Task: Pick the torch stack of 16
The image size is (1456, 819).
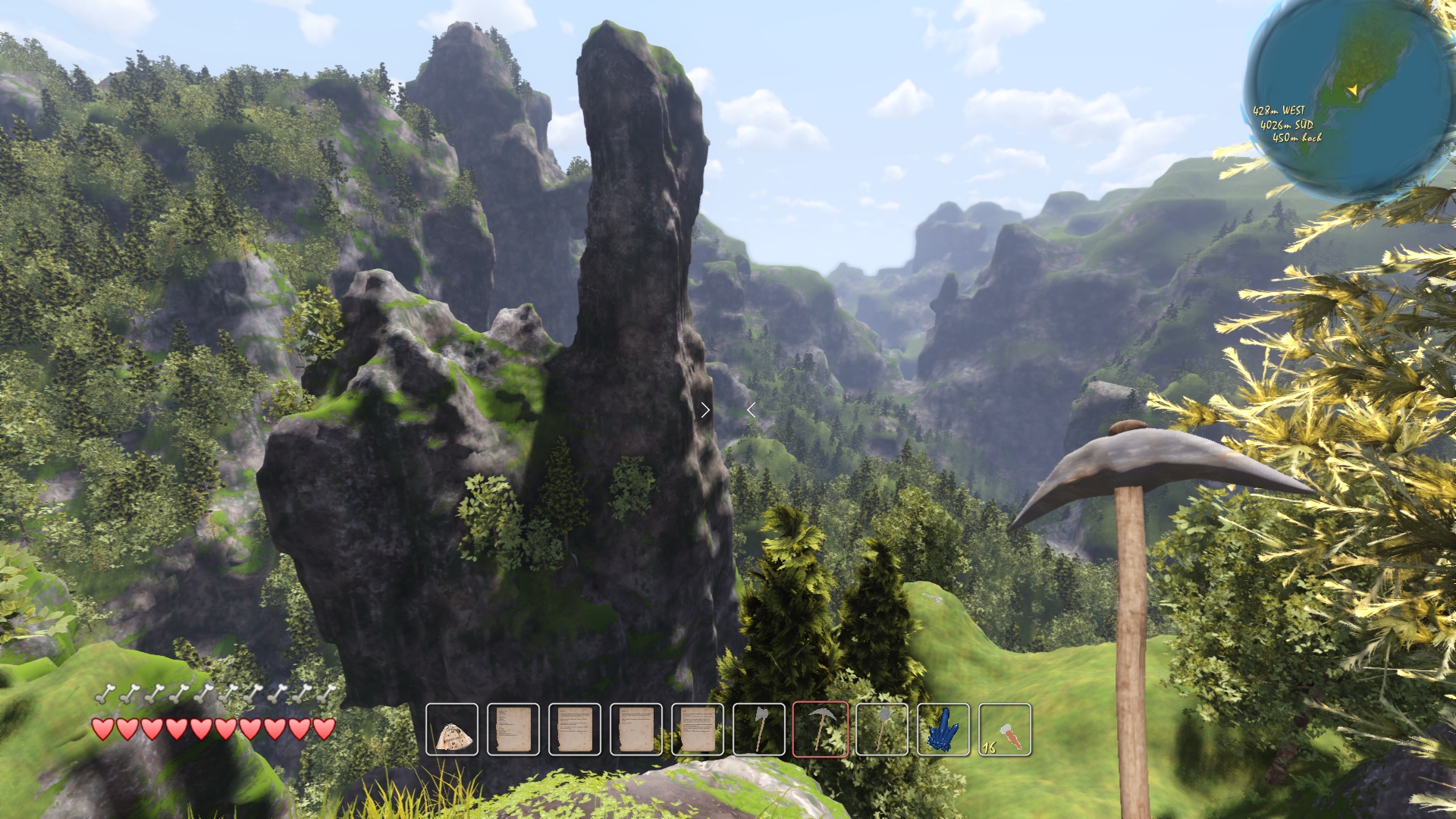Action: tap(1005, 730)
